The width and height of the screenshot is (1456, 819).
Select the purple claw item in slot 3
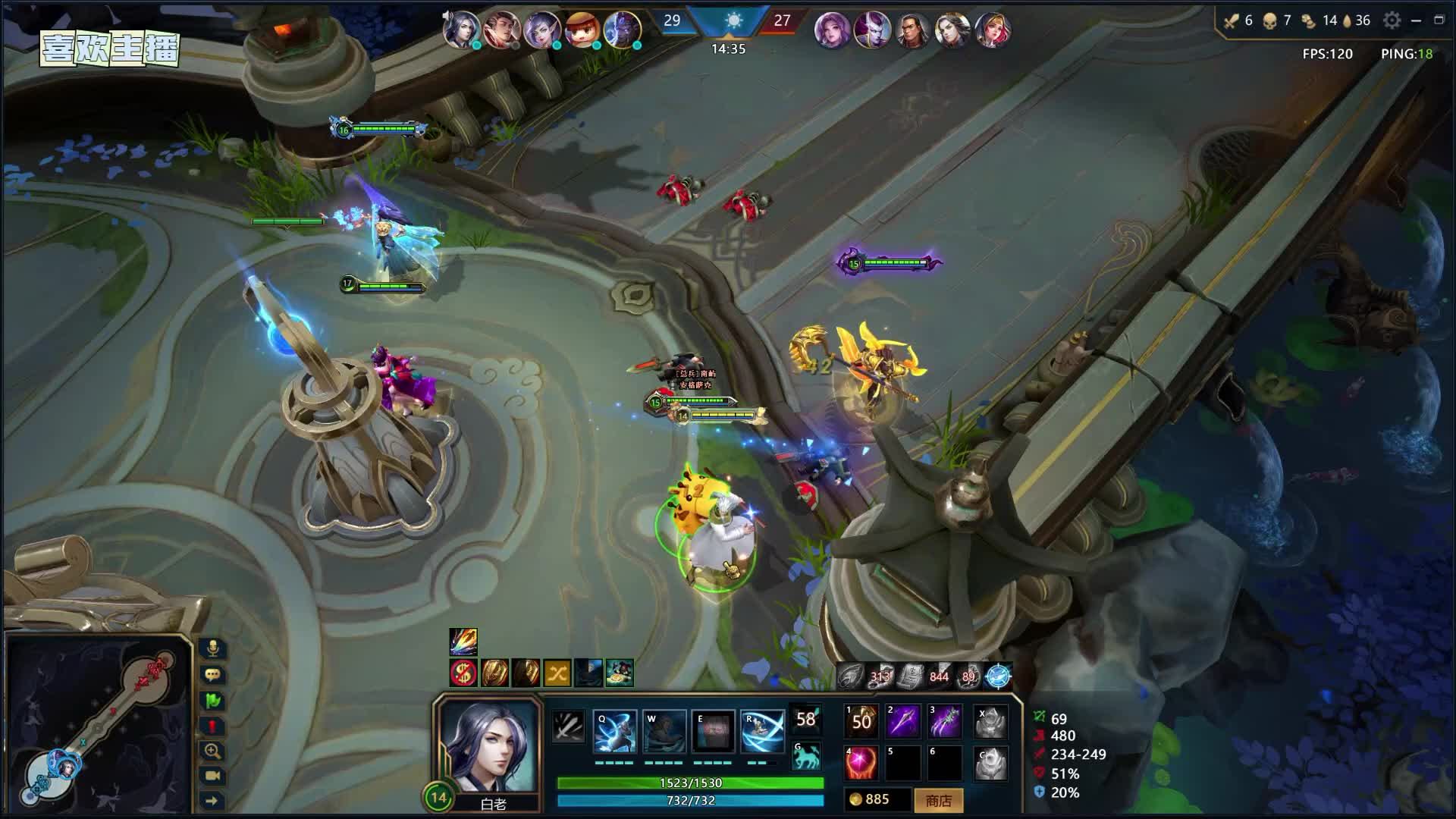[946, 720]
